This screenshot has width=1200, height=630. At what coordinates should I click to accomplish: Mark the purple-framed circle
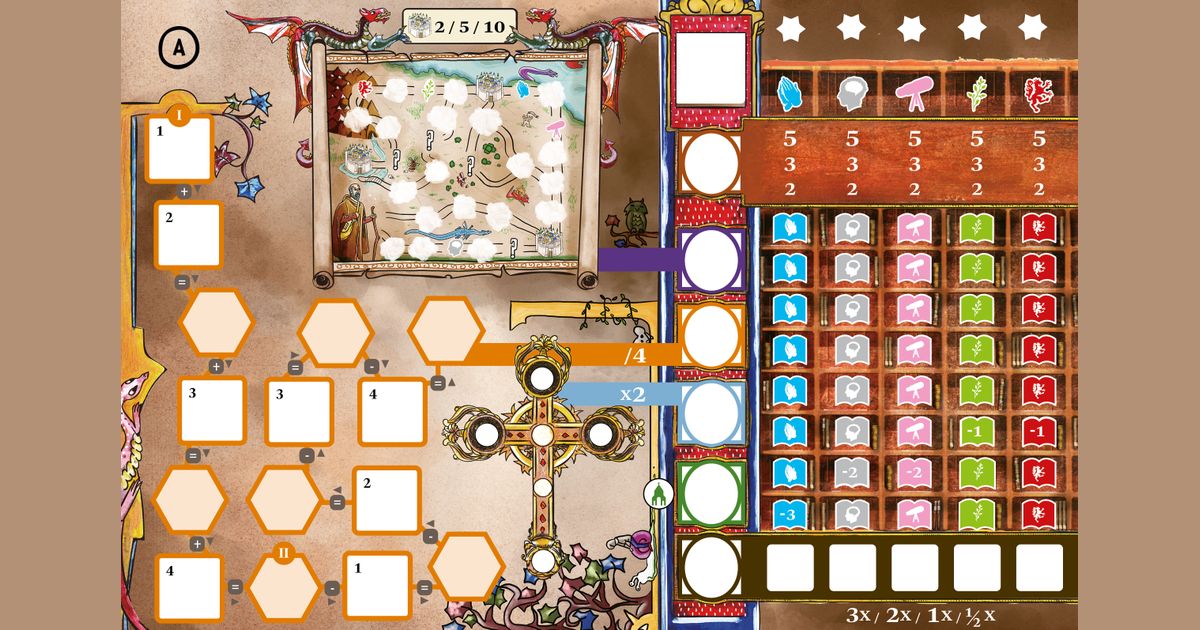[x=710, y=260]
